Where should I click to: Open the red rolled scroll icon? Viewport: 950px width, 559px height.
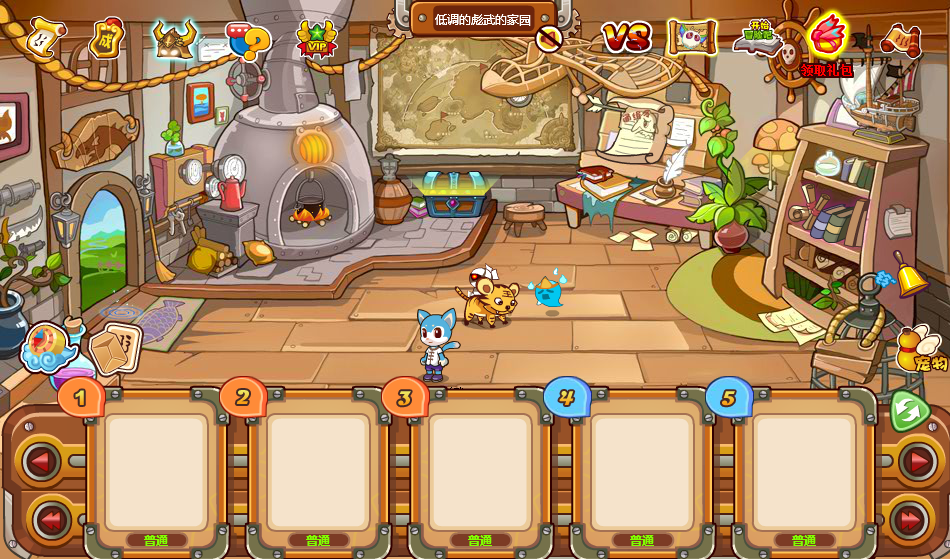[x=900, y=40]
